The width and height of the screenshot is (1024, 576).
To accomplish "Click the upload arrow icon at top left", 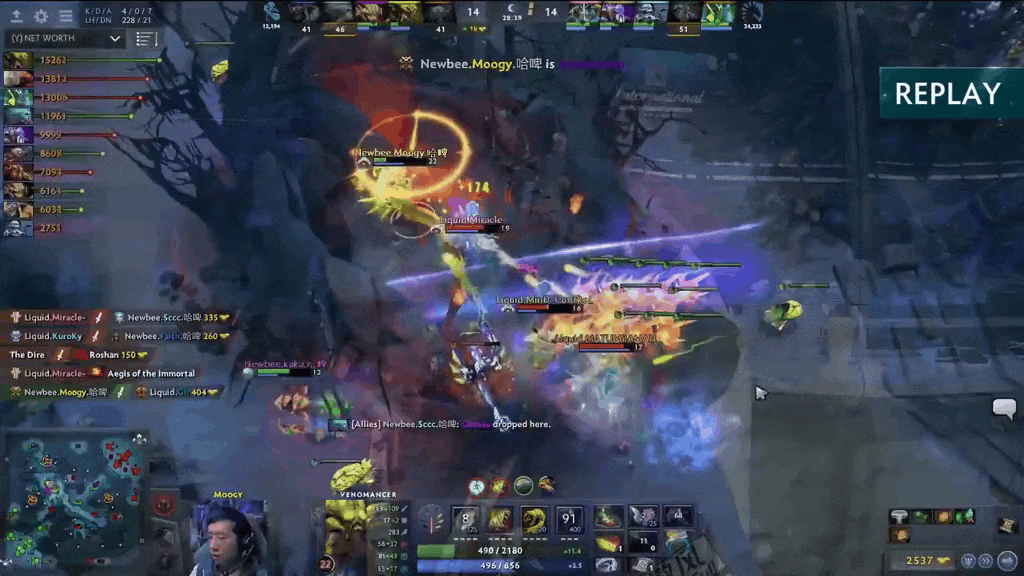I will 17,16.
